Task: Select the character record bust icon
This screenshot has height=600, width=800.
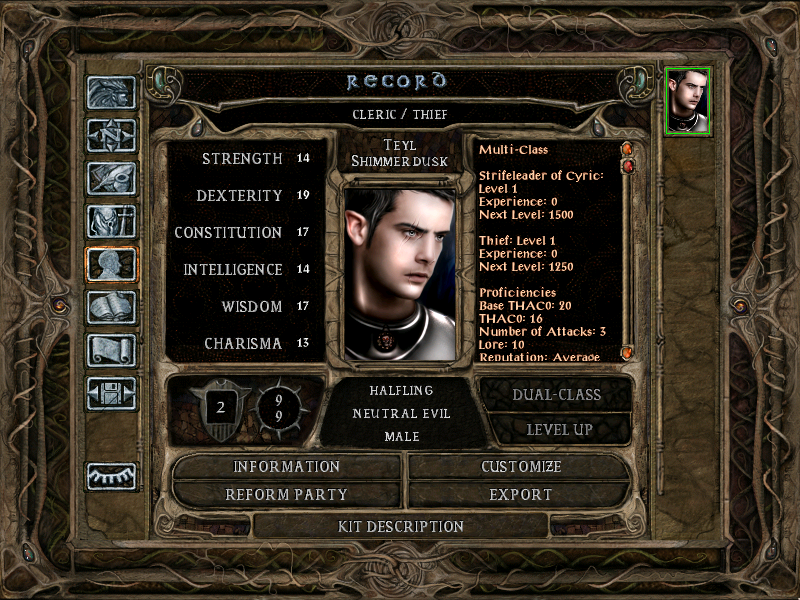Action: tap(111, 264)
